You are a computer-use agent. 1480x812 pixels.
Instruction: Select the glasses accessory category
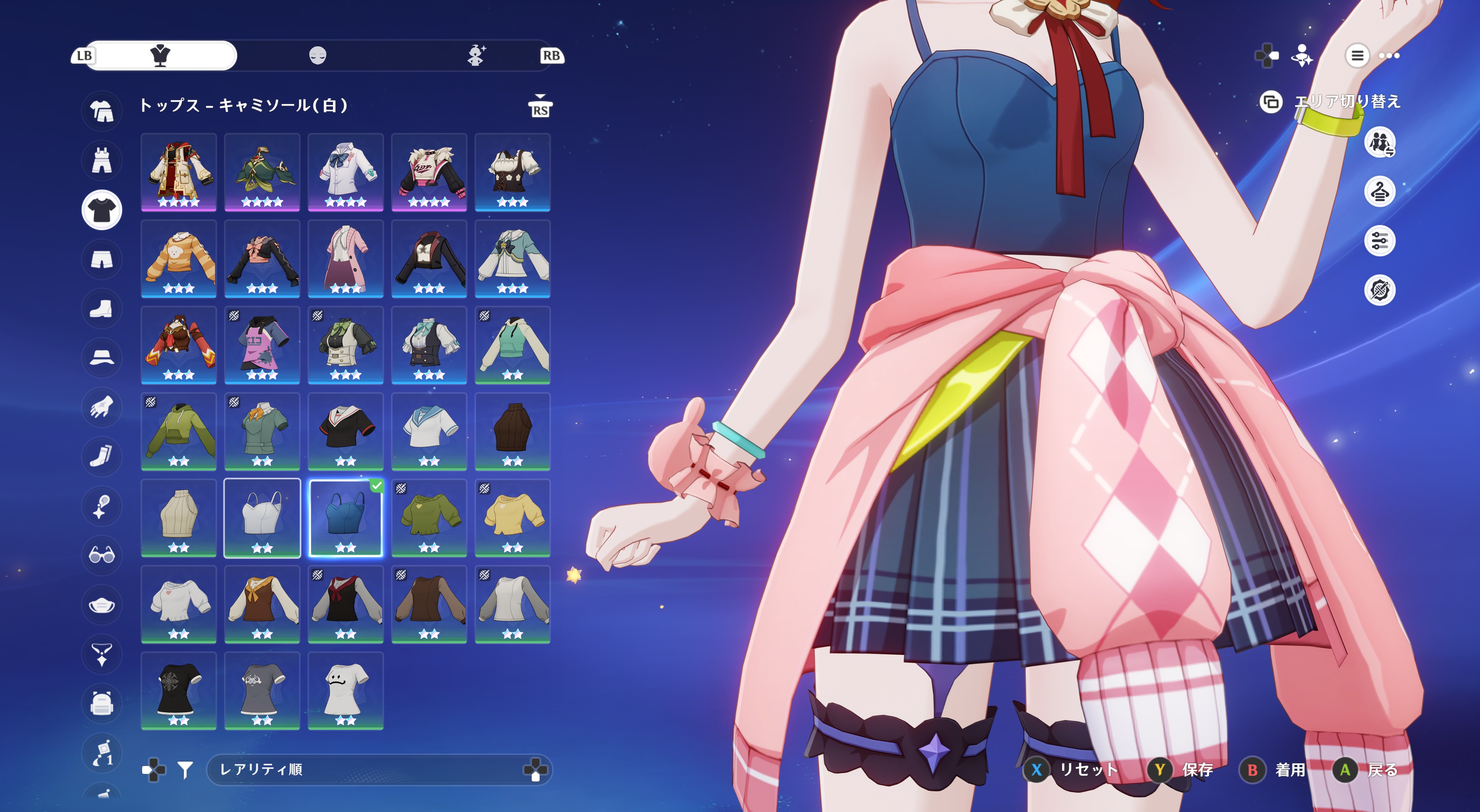102,555
